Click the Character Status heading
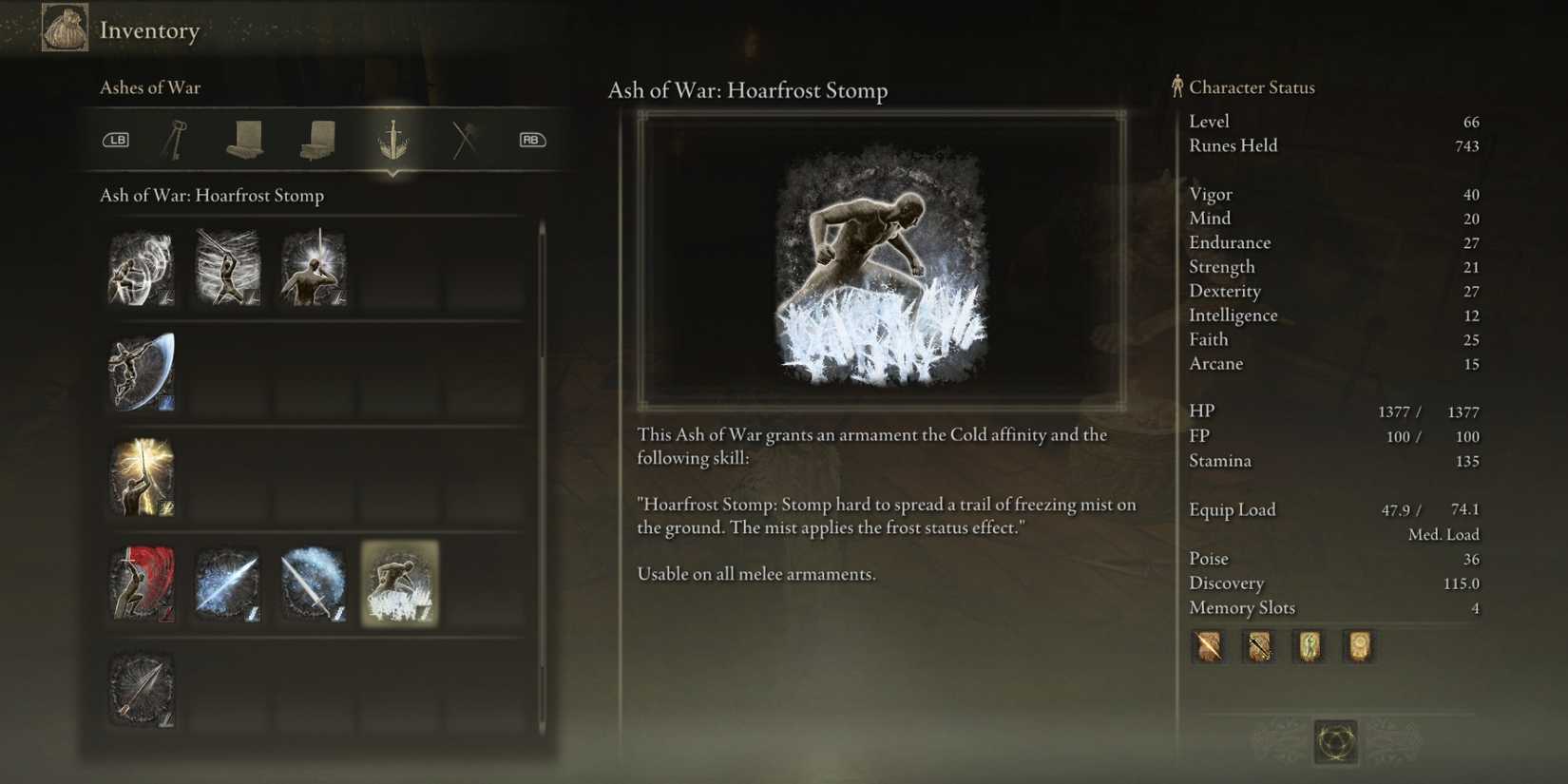The width and height of the screenshot is (1568, 784). (x=1251, y=86)
